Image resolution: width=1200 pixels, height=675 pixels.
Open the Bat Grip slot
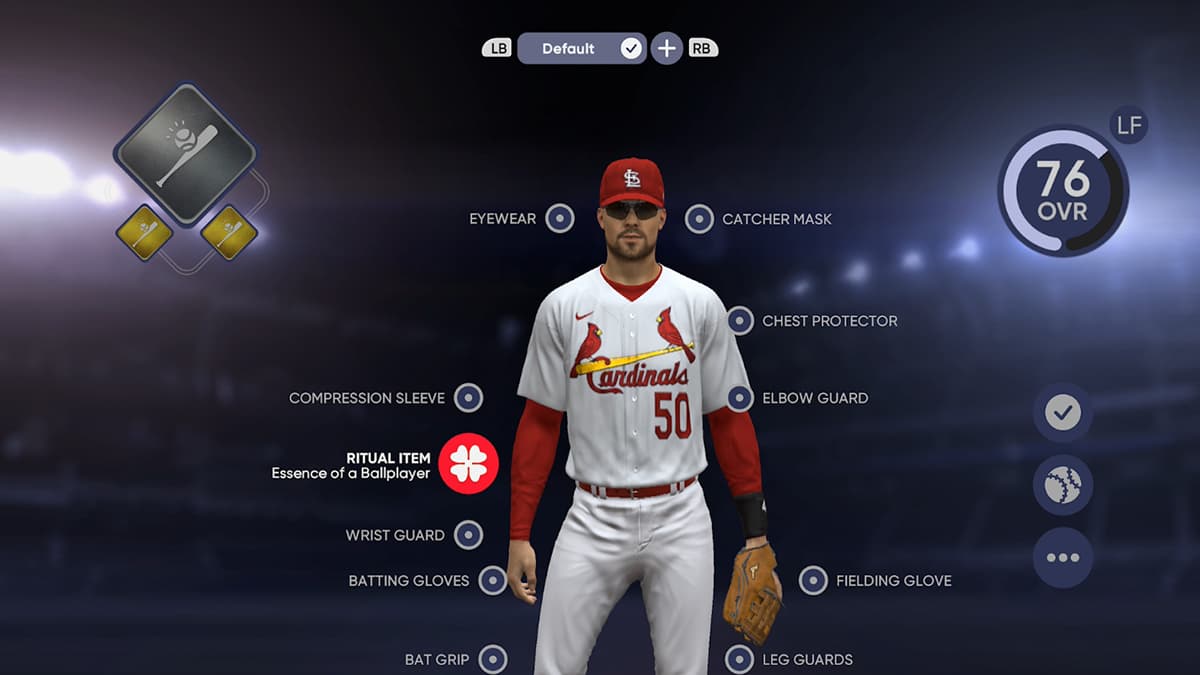(x=493, y=660)
